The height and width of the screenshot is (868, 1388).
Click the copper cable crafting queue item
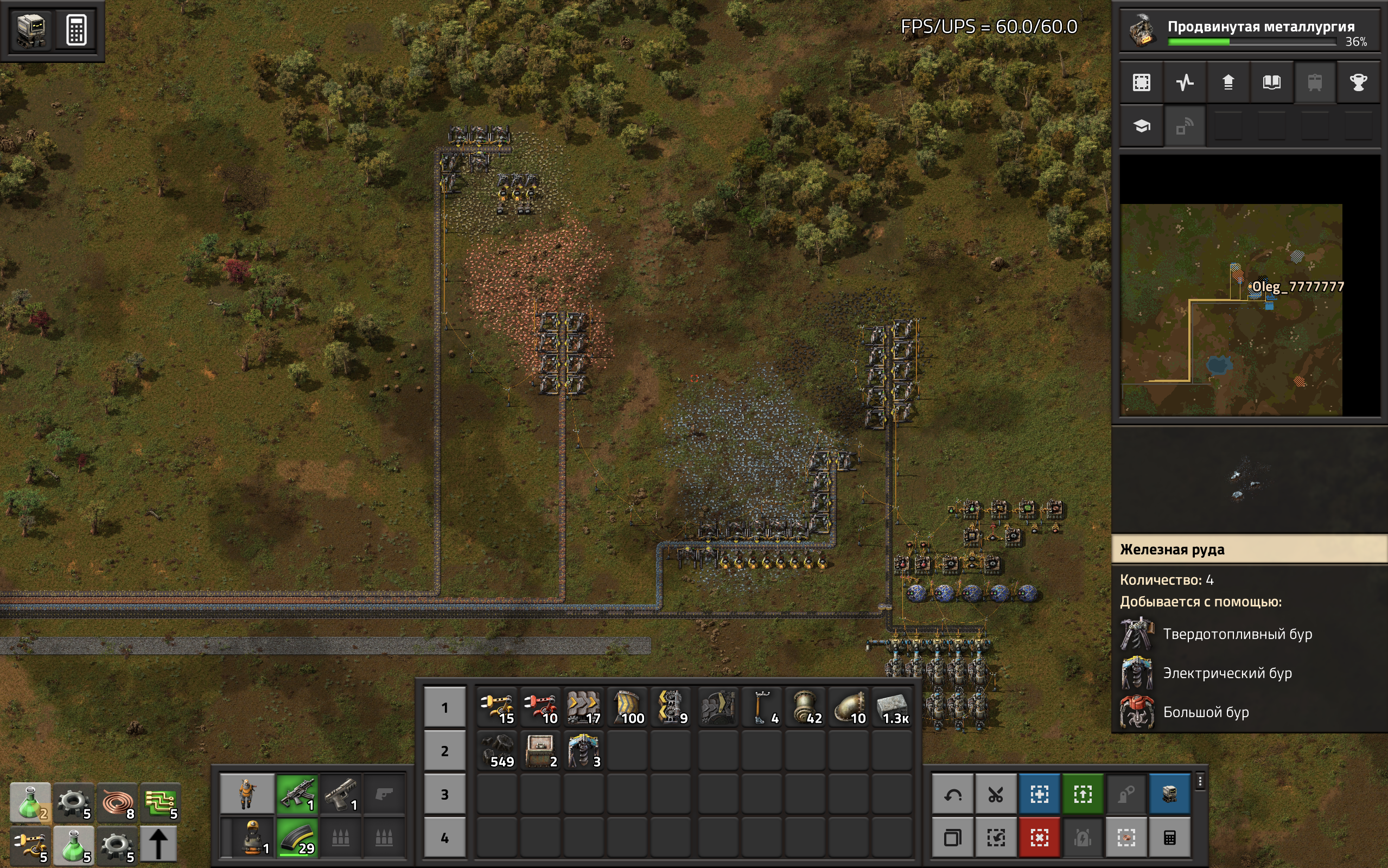click(x=117, y=802)
